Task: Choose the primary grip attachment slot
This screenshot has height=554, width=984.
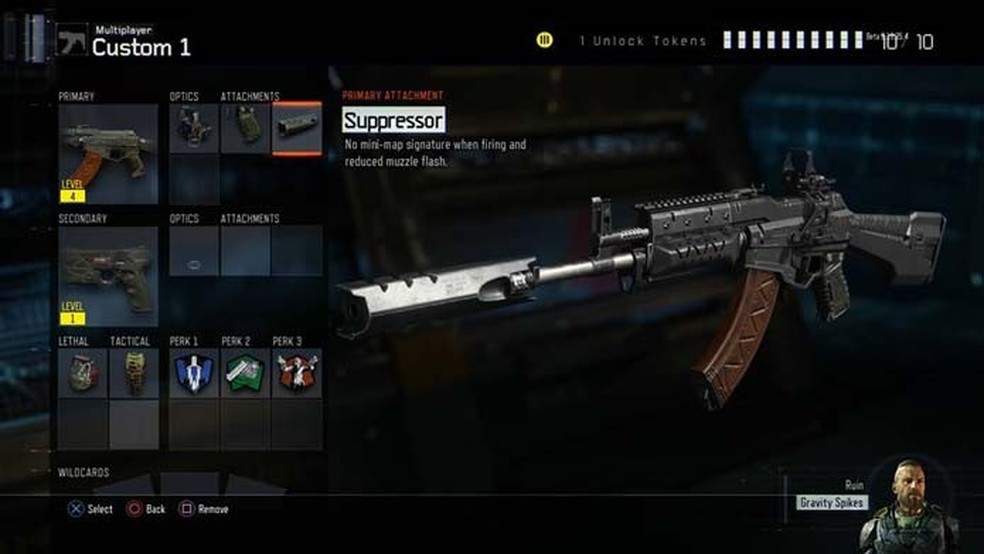Action: pos(245,129)
